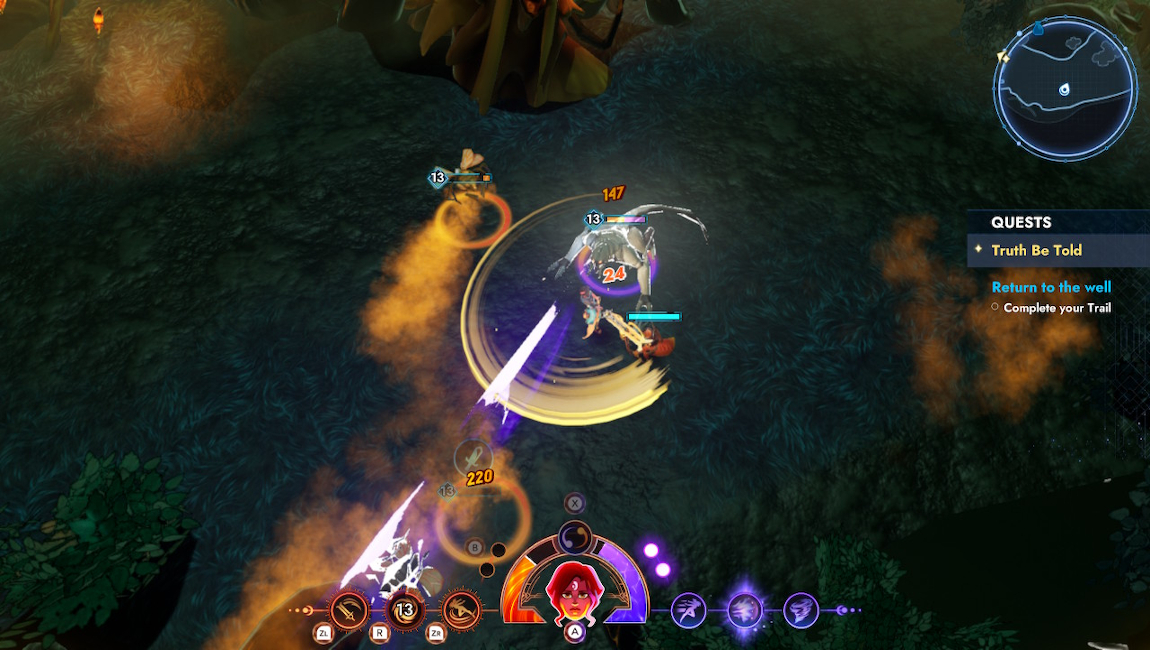
Task: Click the sun-moon swap icon above portrait
Action: (574, 535)
